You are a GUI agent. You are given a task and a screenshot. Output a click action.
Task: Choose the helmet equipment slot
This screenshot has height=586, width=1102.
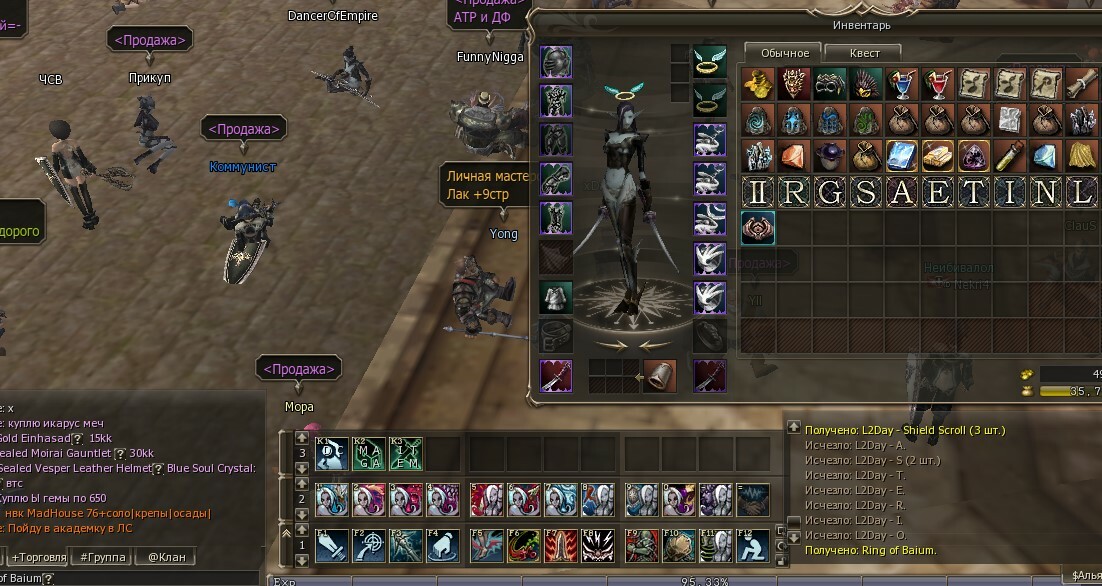pos(555,62)
